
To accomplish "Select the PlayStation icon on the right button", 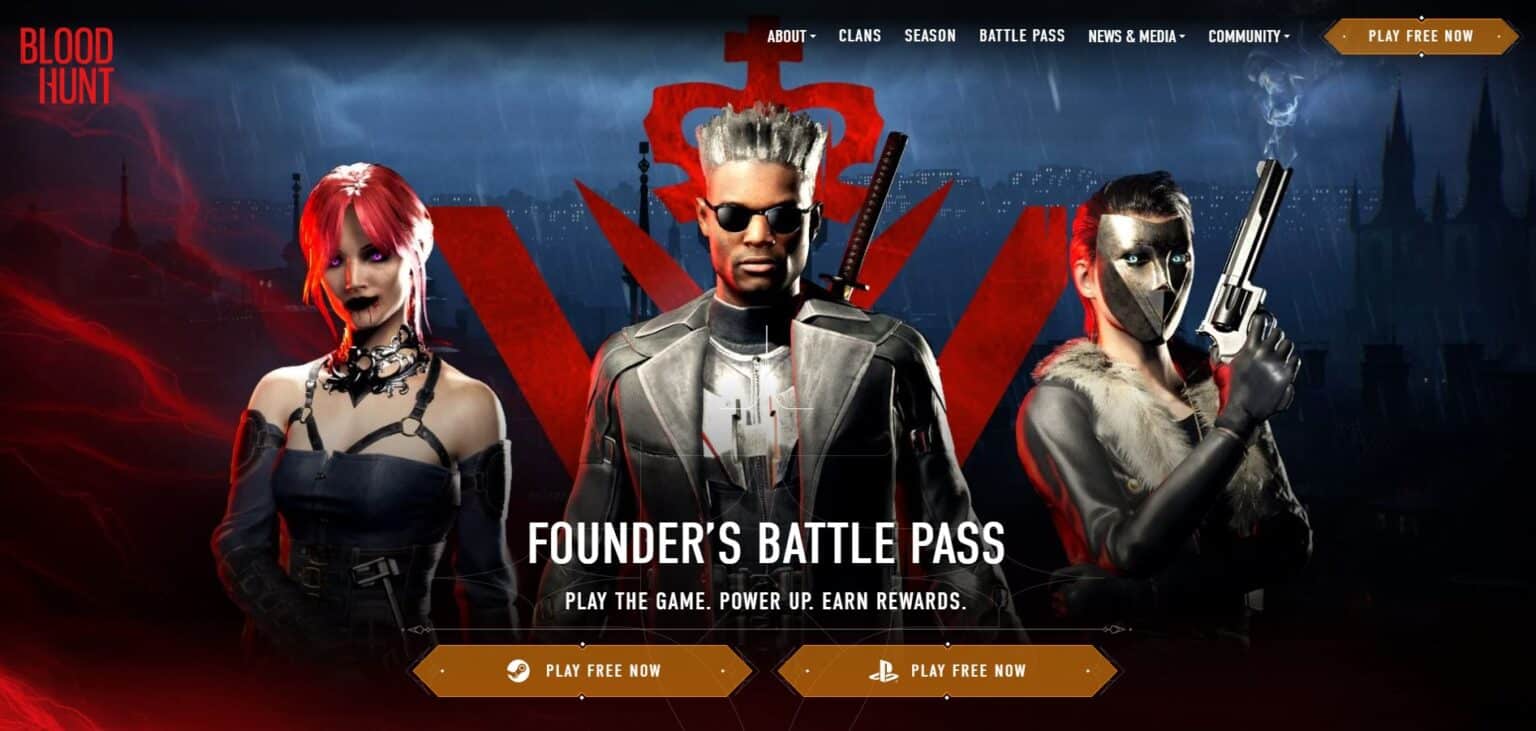I will tap(882, 671).
